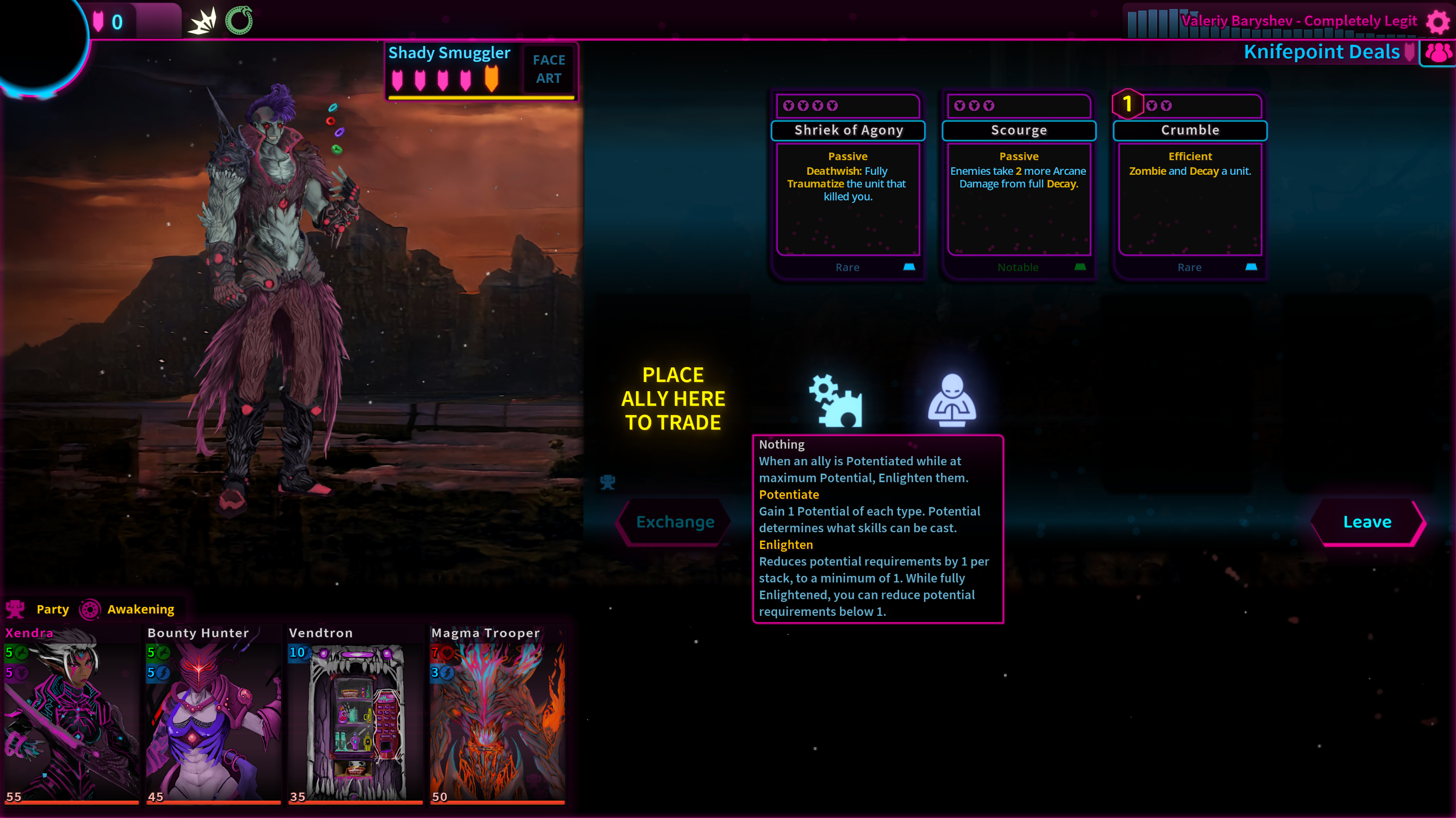This screenshot has height=818, width=1456.
Task: Expand the Crumble skill card details
Action: click(x=1189, y=130)
